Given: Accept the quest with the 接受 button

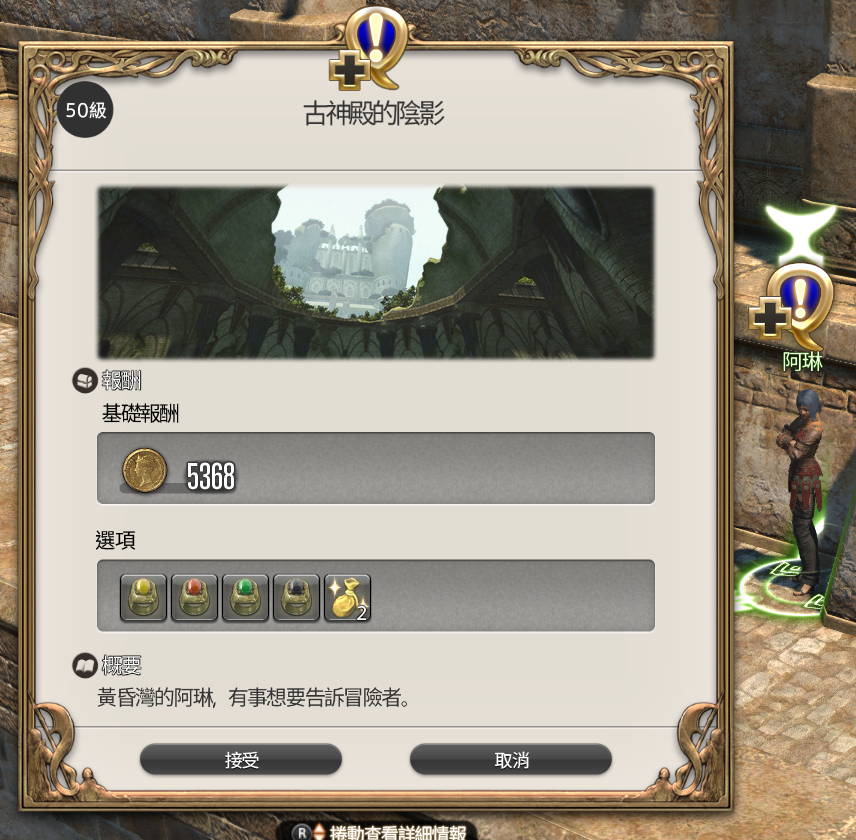Looking at the screenshot, I should coord(241,760).
